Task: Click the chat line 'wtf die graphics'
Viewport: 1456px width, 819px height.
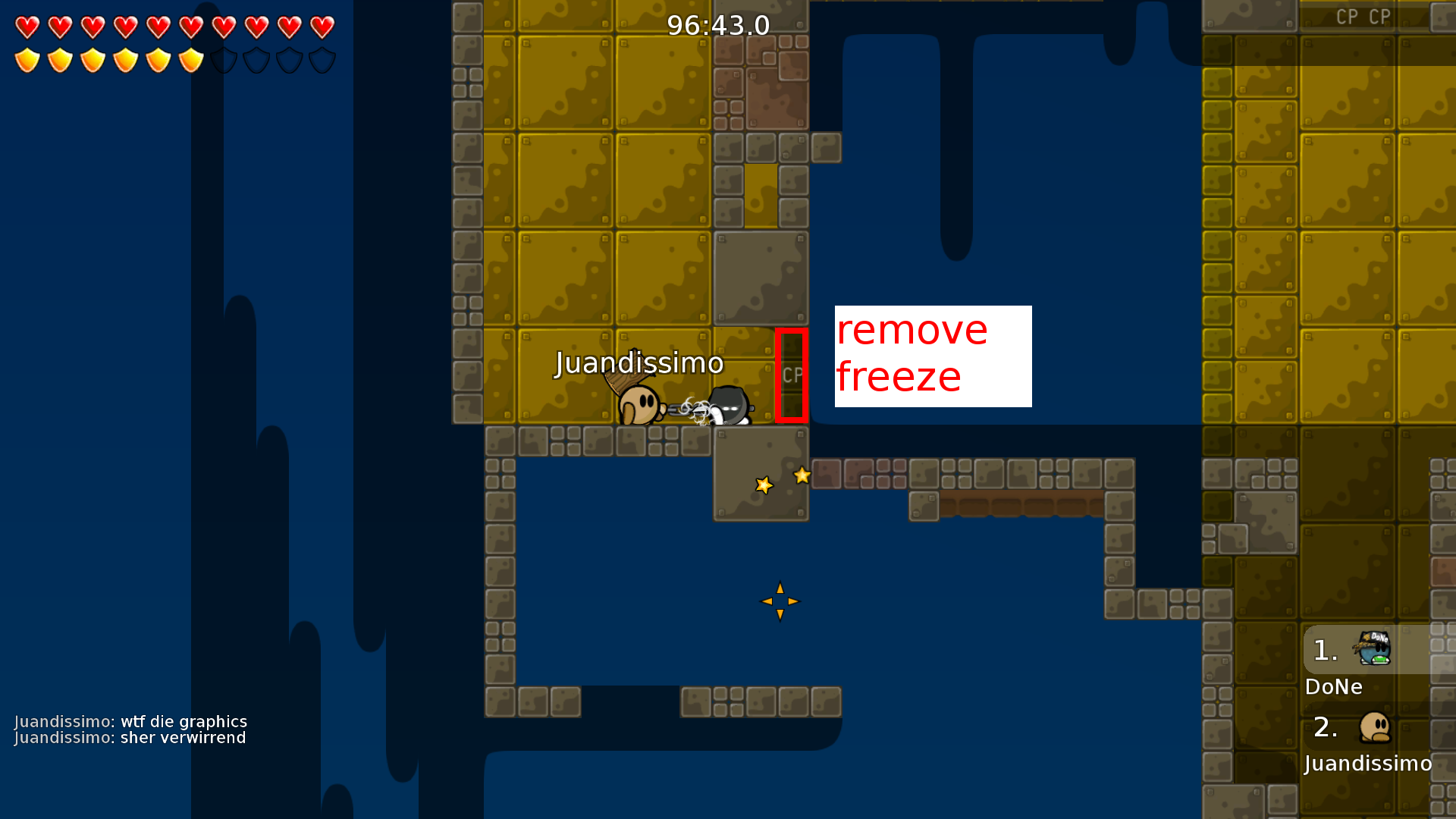Action: [131, 721]
